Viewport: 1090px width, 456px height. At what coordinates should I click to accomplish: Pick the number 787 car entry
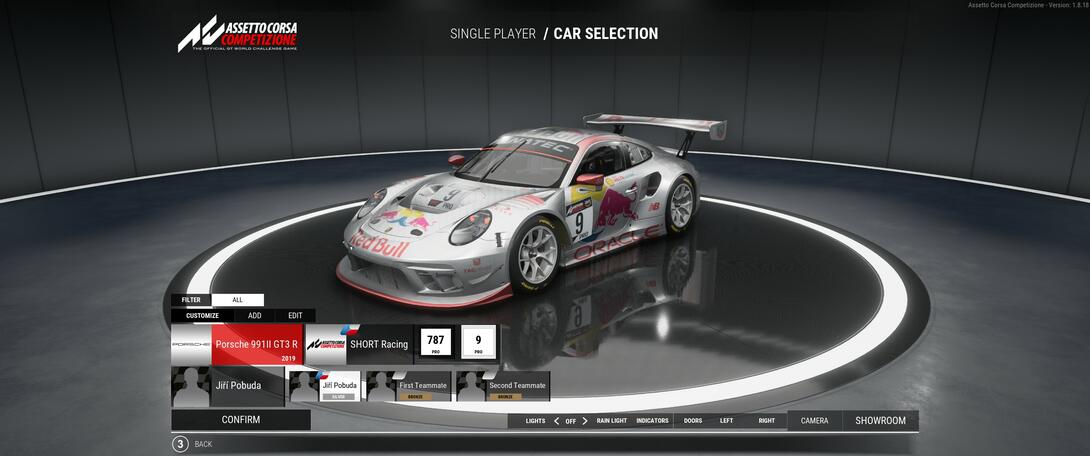pyautogui.click(x=435, y=343)
